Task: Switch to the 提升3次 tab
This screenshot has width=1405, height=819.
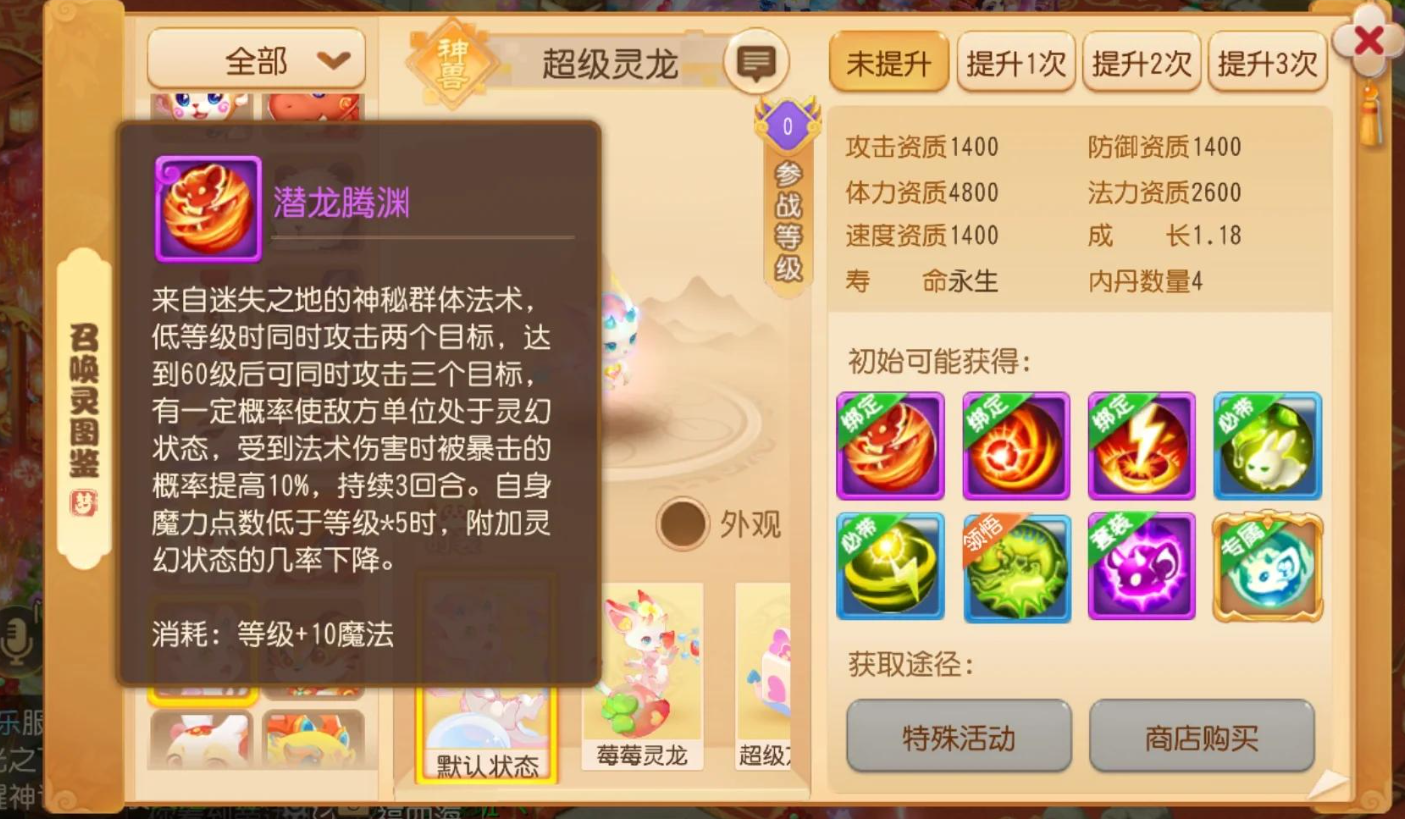Action: [1268, 61]
